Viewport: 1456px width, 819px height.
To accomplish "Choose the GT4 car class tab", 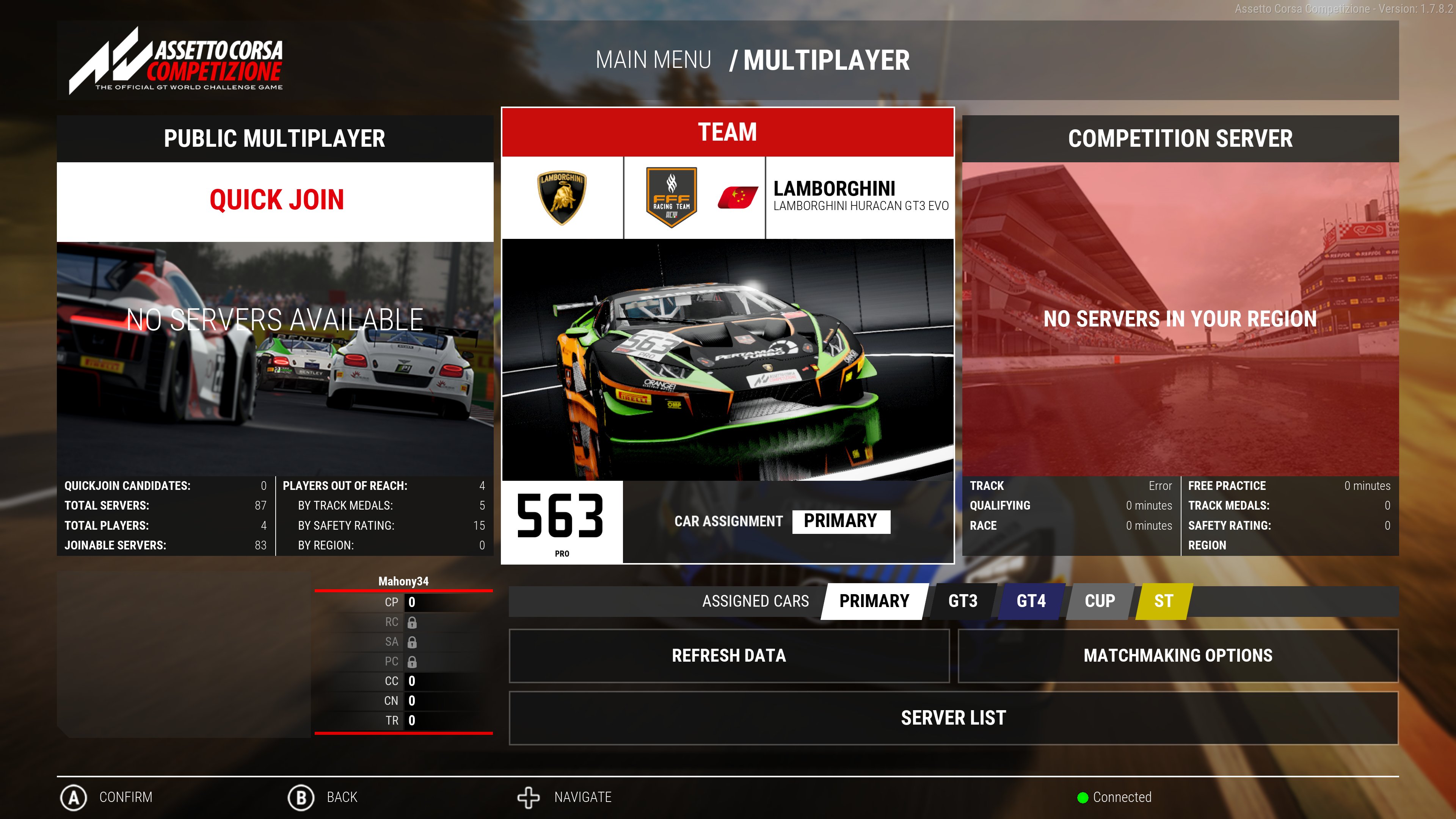I will tap(1031, 601).
